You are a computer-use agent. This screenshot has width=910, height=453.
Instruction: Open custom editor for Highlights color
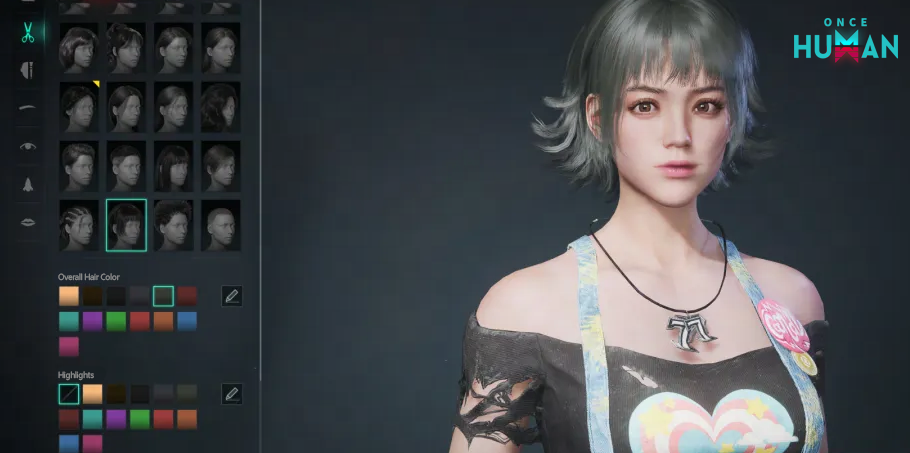232,394
